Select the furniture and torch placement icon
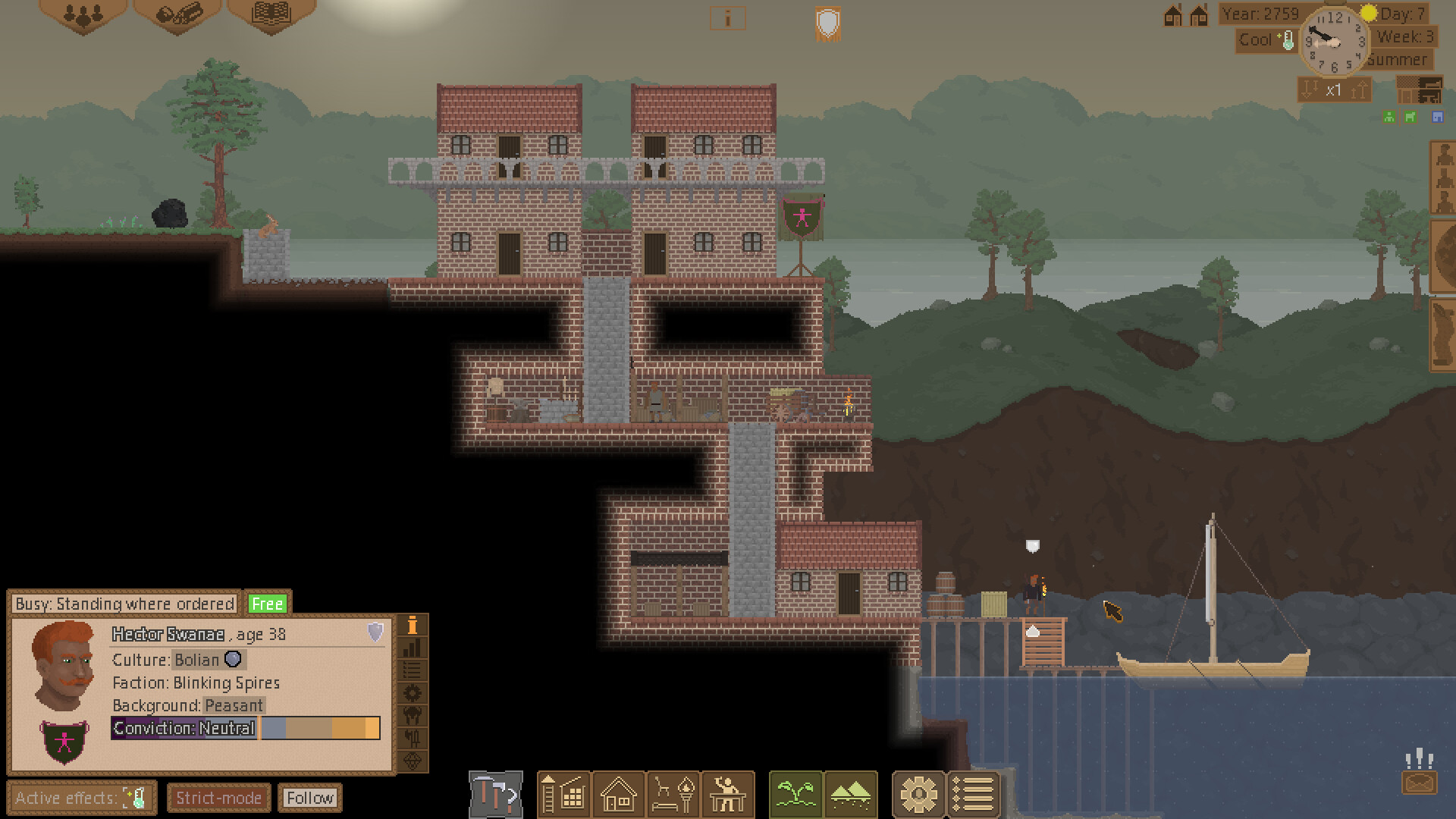Viewport: 1456px width, 819px height. [673, 794]
